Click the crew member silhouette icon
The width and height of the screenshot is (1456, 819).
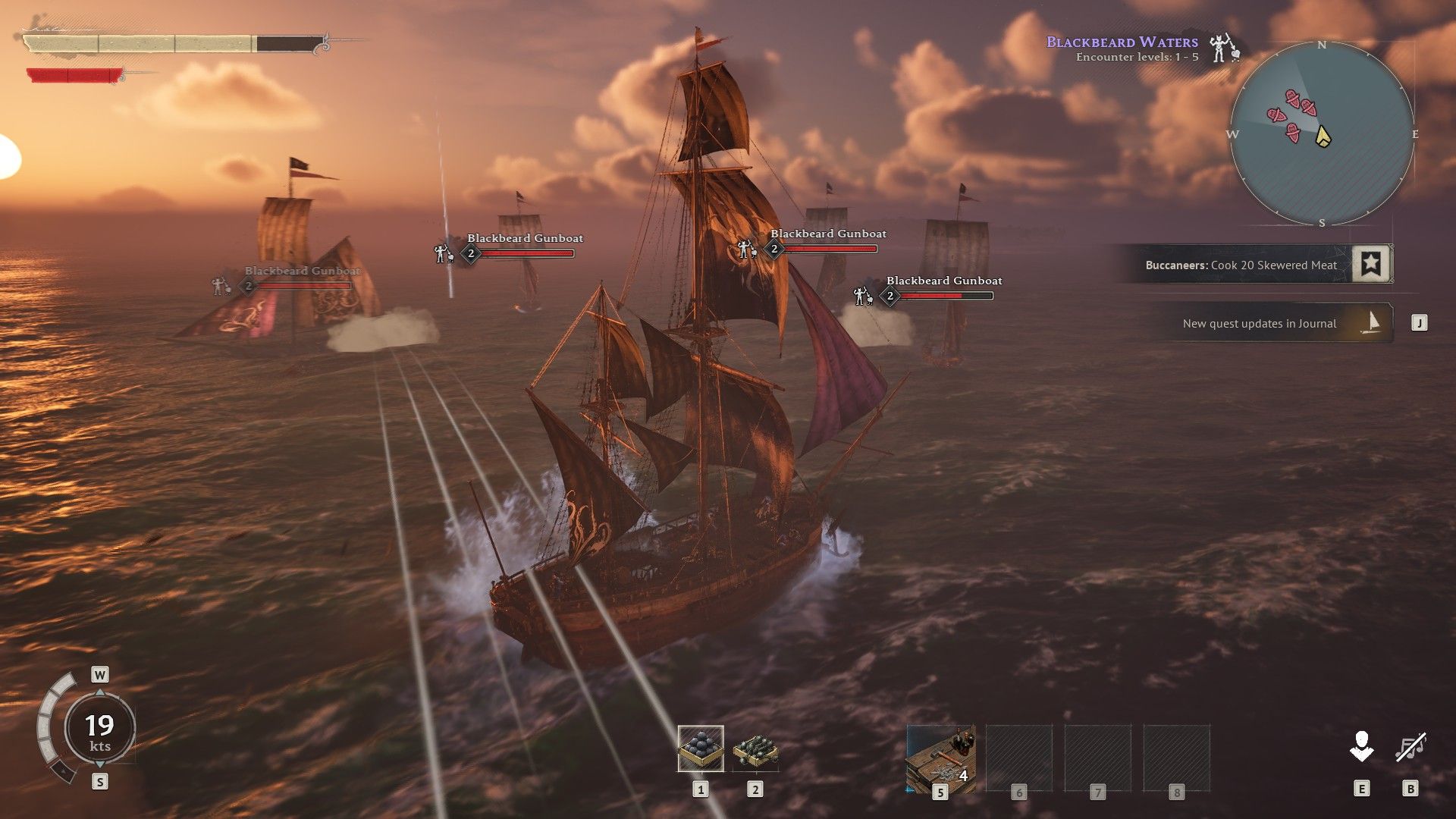1361,747
